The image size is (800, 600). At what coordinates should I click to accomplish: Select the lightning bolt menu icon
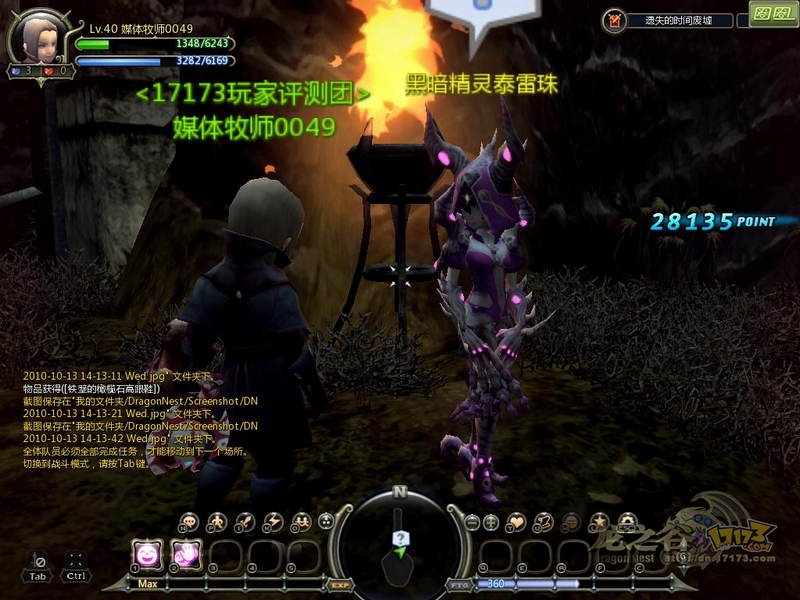point(272,521)
